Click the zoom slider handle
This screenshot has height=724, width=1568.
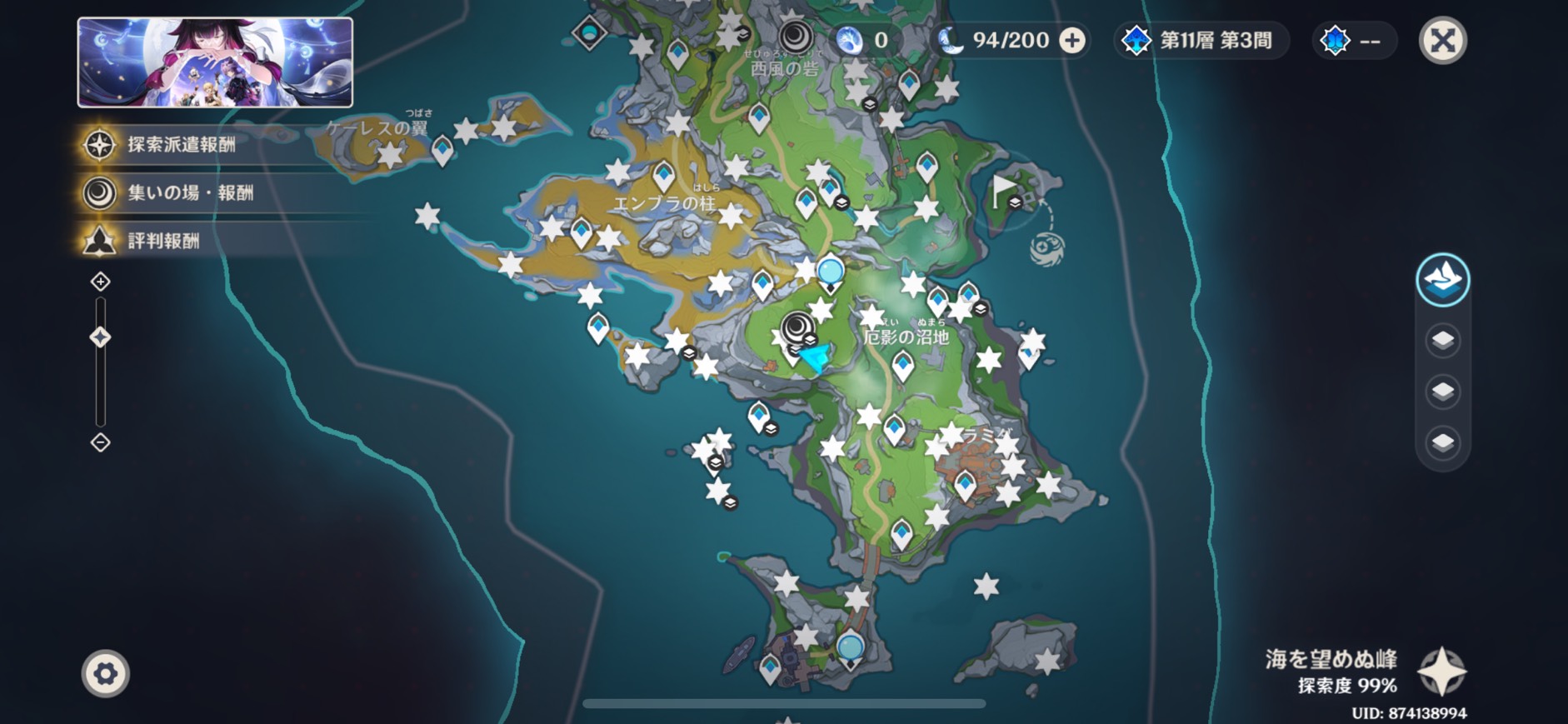(100, 337)
